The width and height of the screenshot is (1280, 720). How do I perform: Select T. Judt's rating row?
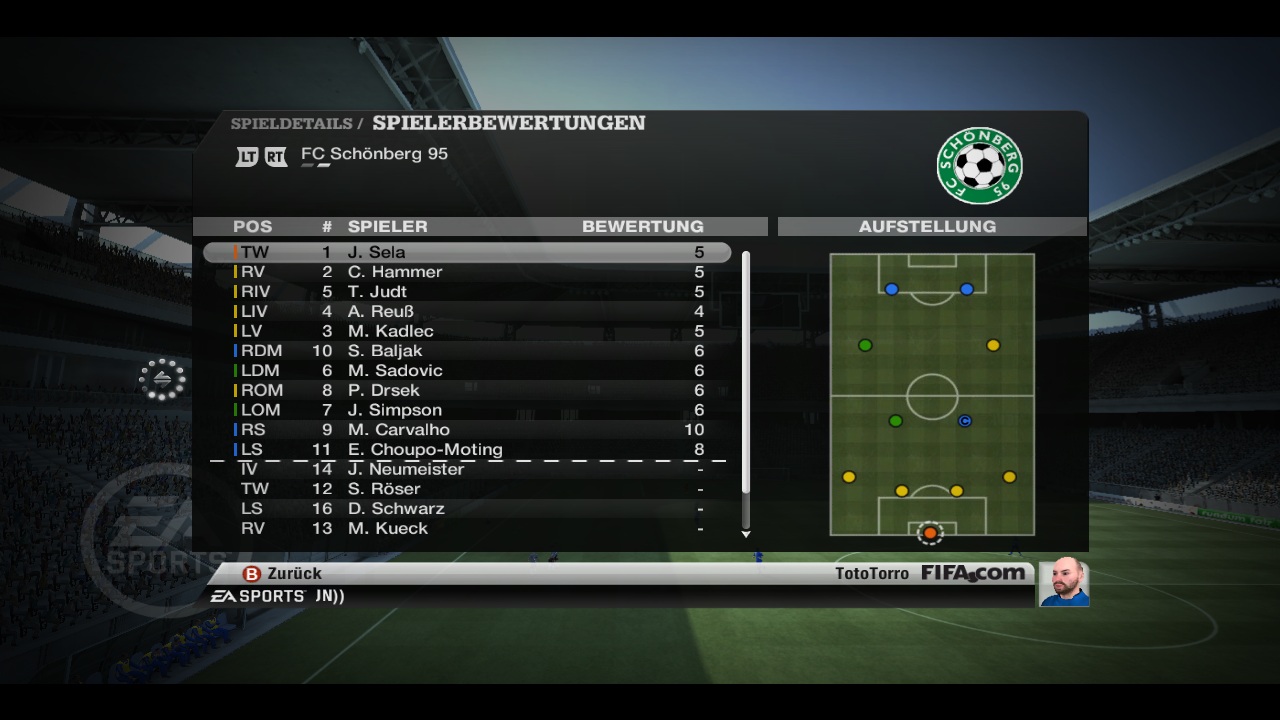pos(467,292)
